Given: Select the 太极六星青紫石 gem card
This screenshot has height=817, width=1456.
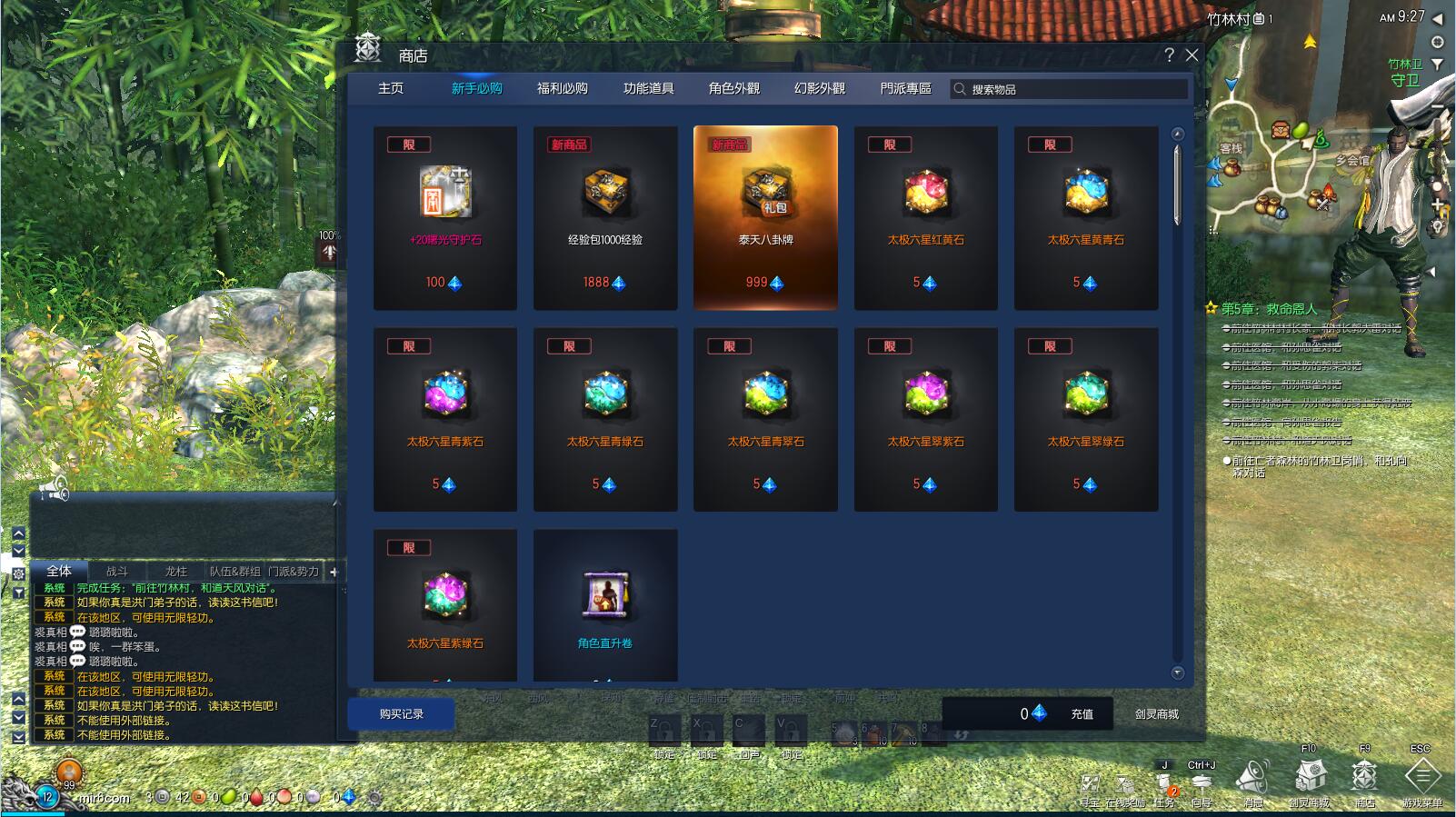Looking at the screenshot, I should [x=445, y=419].
